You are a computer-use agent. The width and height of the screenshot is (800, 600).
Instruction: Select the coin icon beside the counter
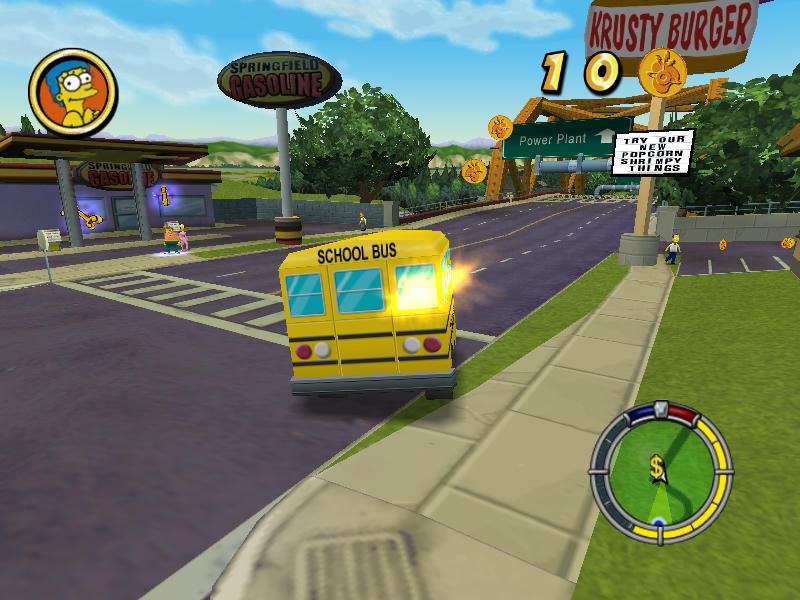pos(660,70)
